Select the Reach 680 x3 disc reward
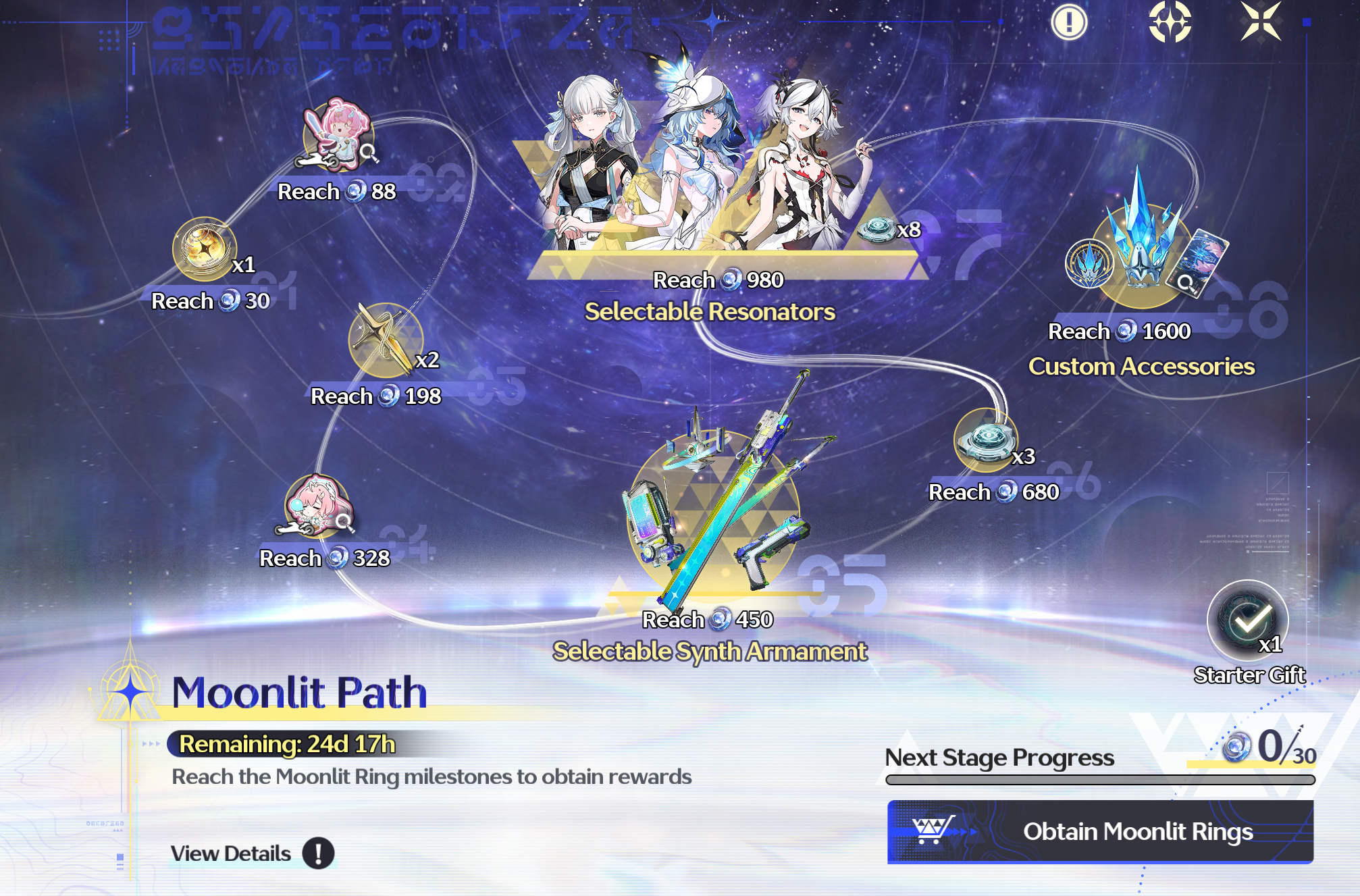1360x896 pixels. pyautogui.click(x=985, y=440)
